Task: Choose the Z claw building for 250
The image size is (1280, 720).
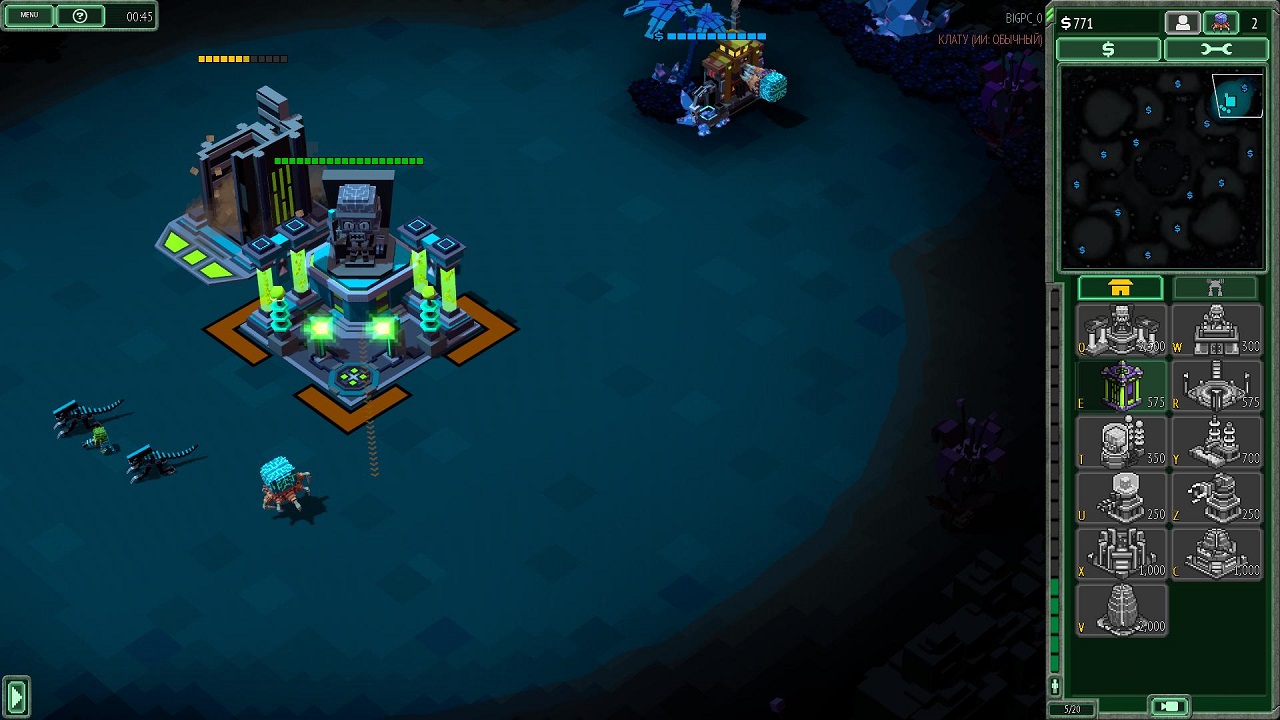Action: pos(1215,497)
